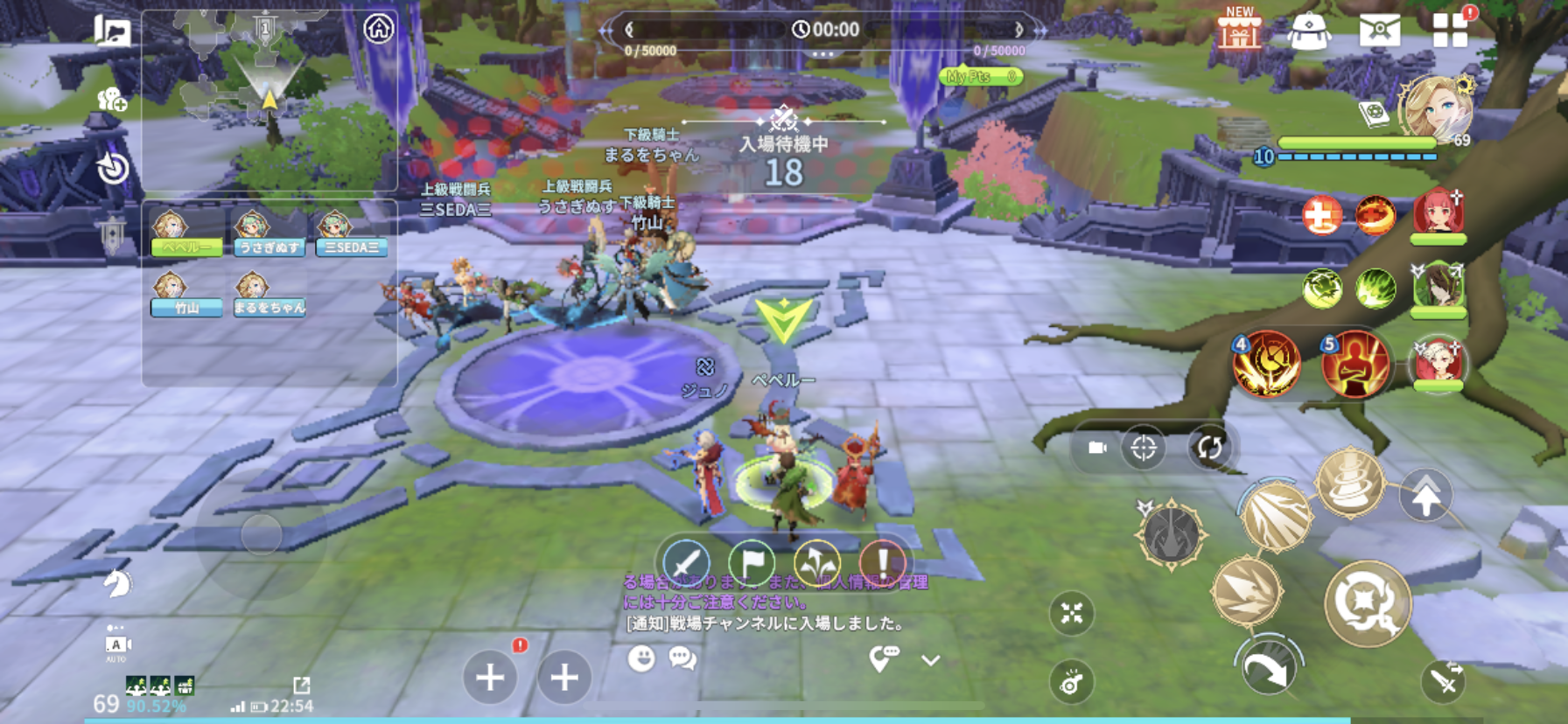Viewport: 1568px width, 724px height.
Task: Select party member まるをちゃん
Action: click(x=269, y=295)
